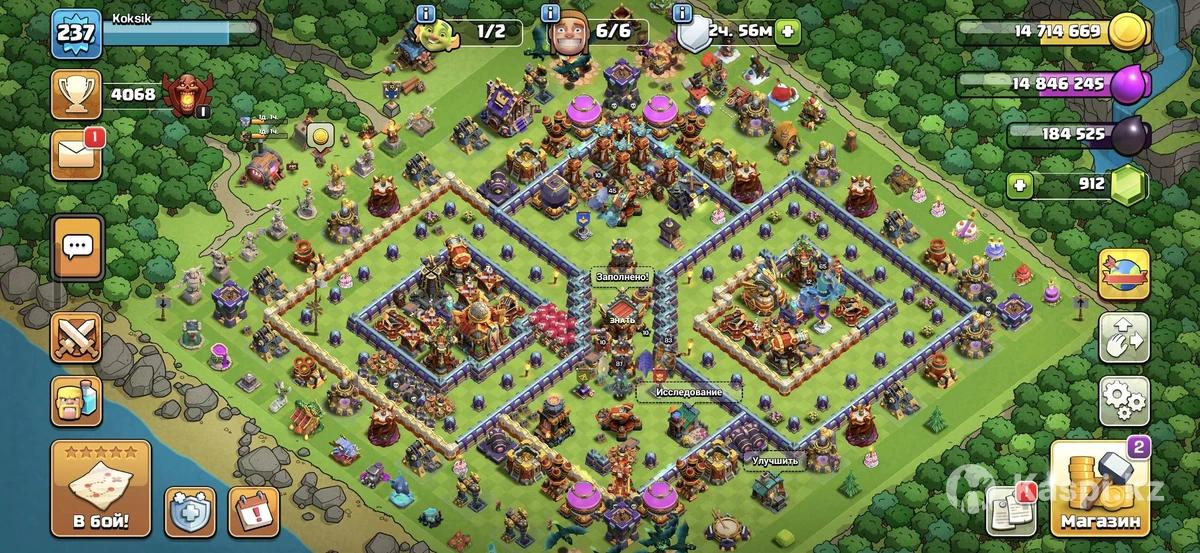Open the crossed swords battle button
This screenshot has width=1200, height=553.
[77, 337]
